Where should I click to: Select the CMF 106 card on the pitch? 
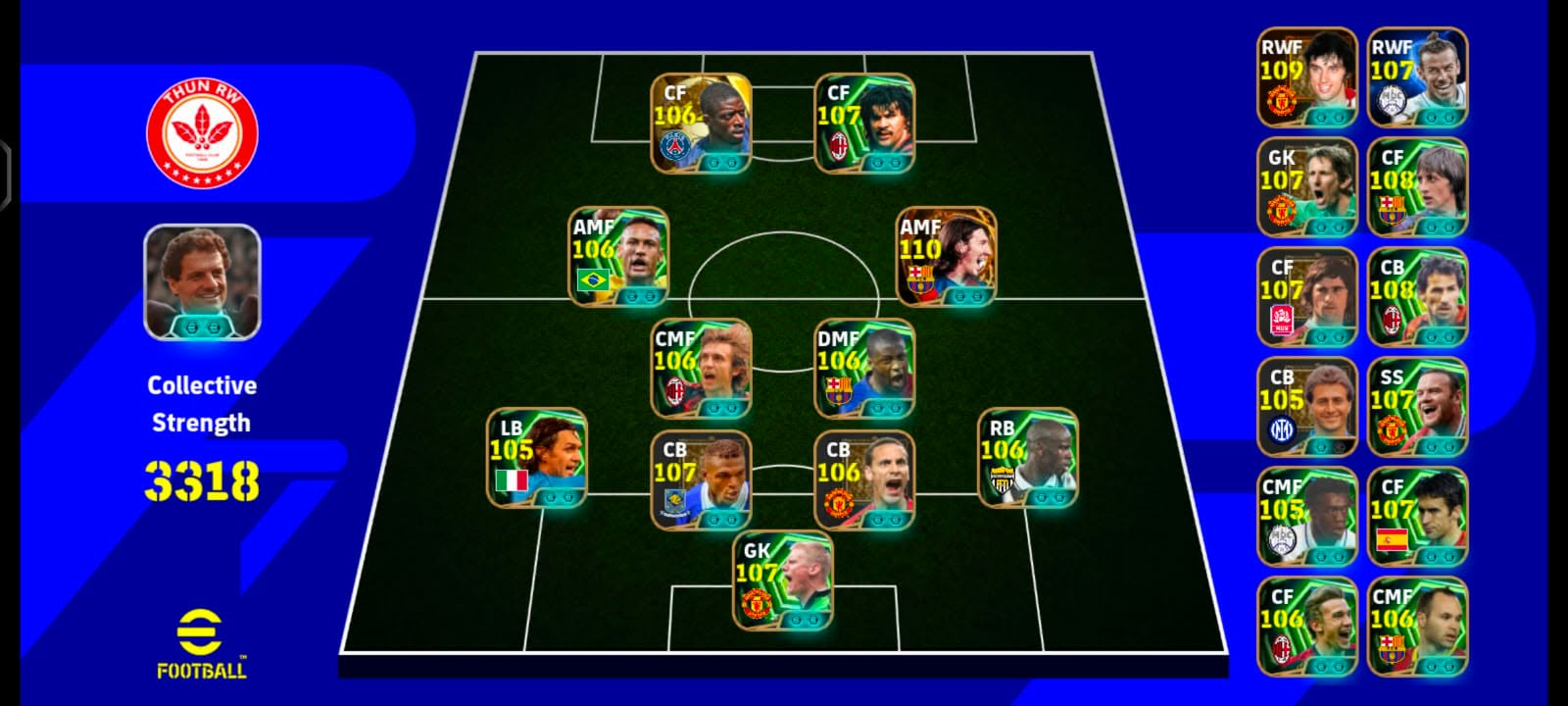(x=702, y=369)
